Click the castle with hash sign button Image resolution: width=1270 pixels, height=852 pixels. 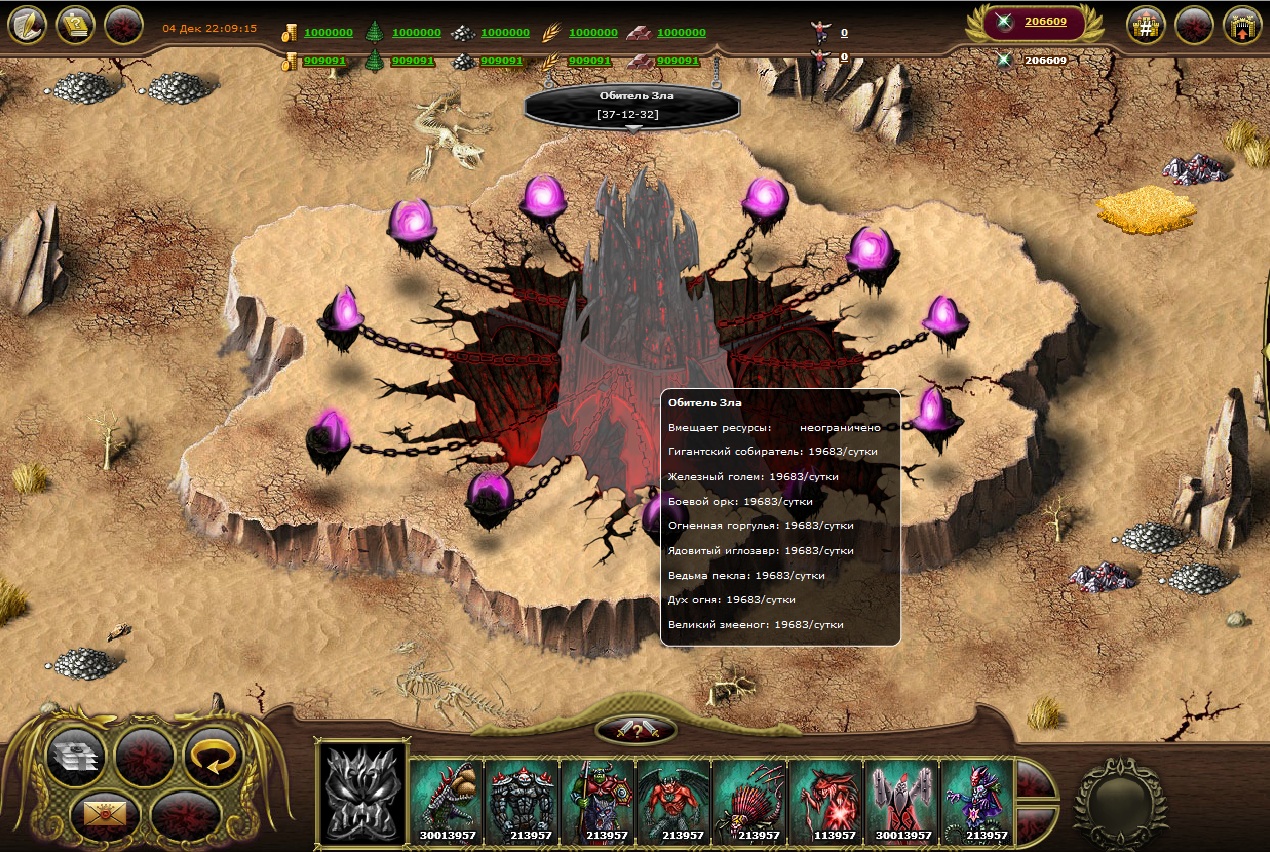coord(1146,25)
